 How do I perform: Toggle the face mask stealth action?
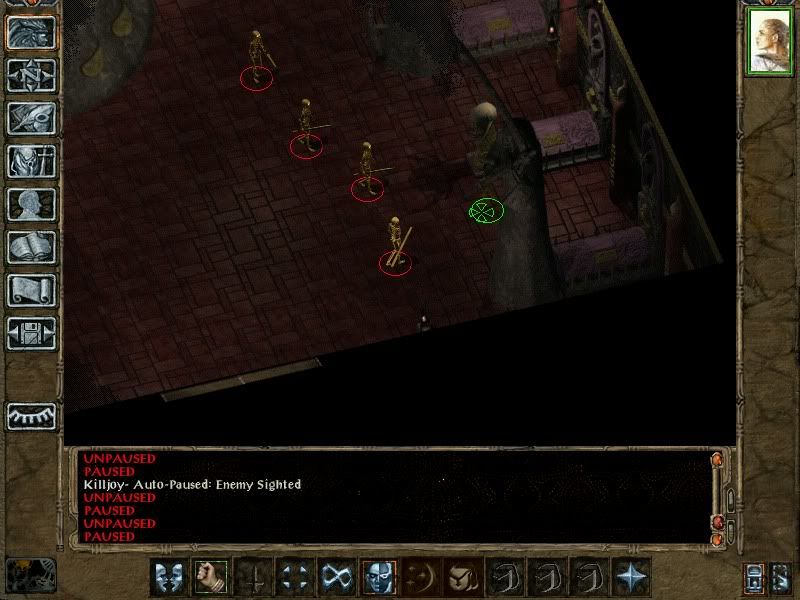[378, 577]
